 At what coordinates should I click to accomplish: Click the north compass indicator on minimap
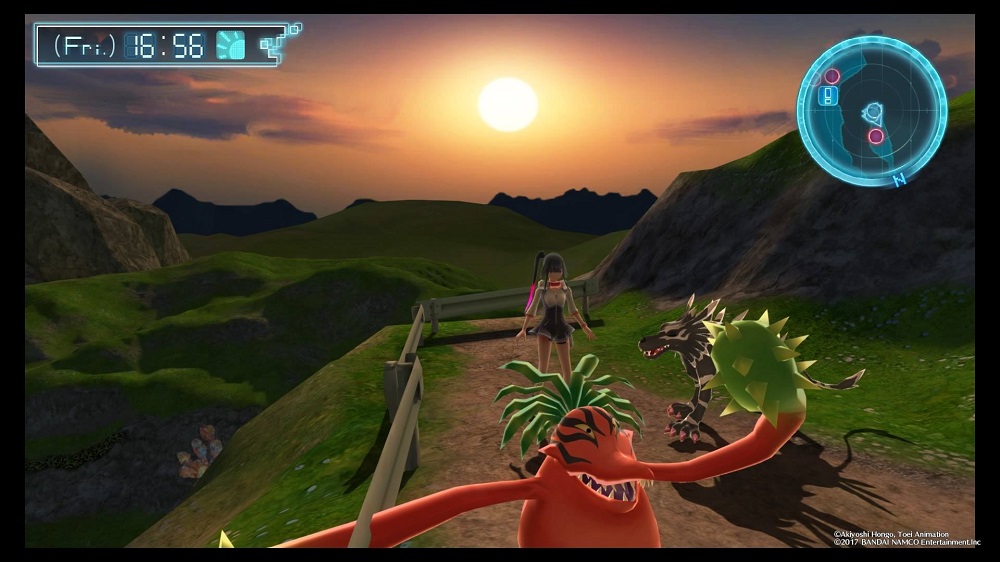[x=899, y=180]
